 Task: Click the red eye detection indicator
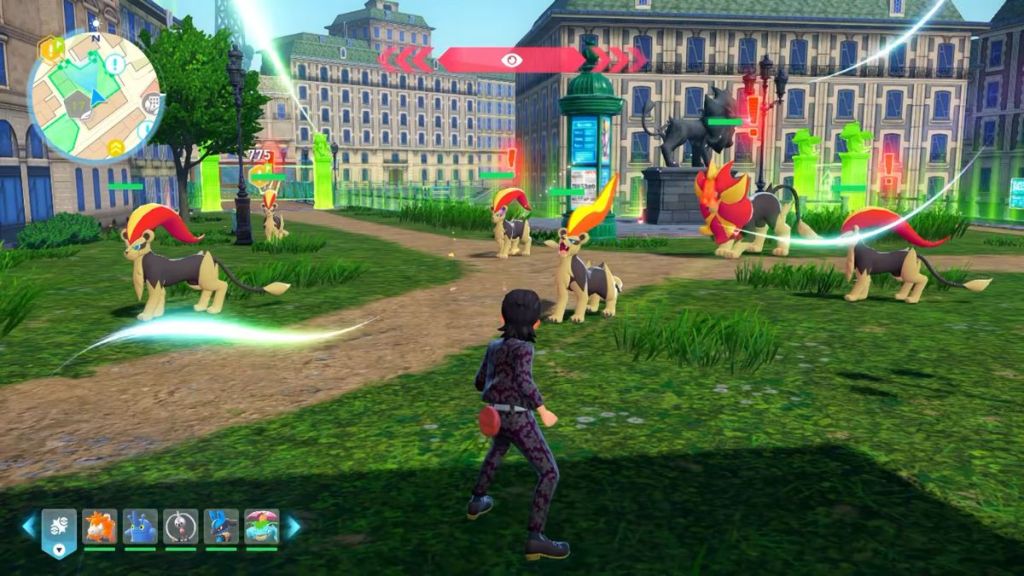(x=512, y=60)
